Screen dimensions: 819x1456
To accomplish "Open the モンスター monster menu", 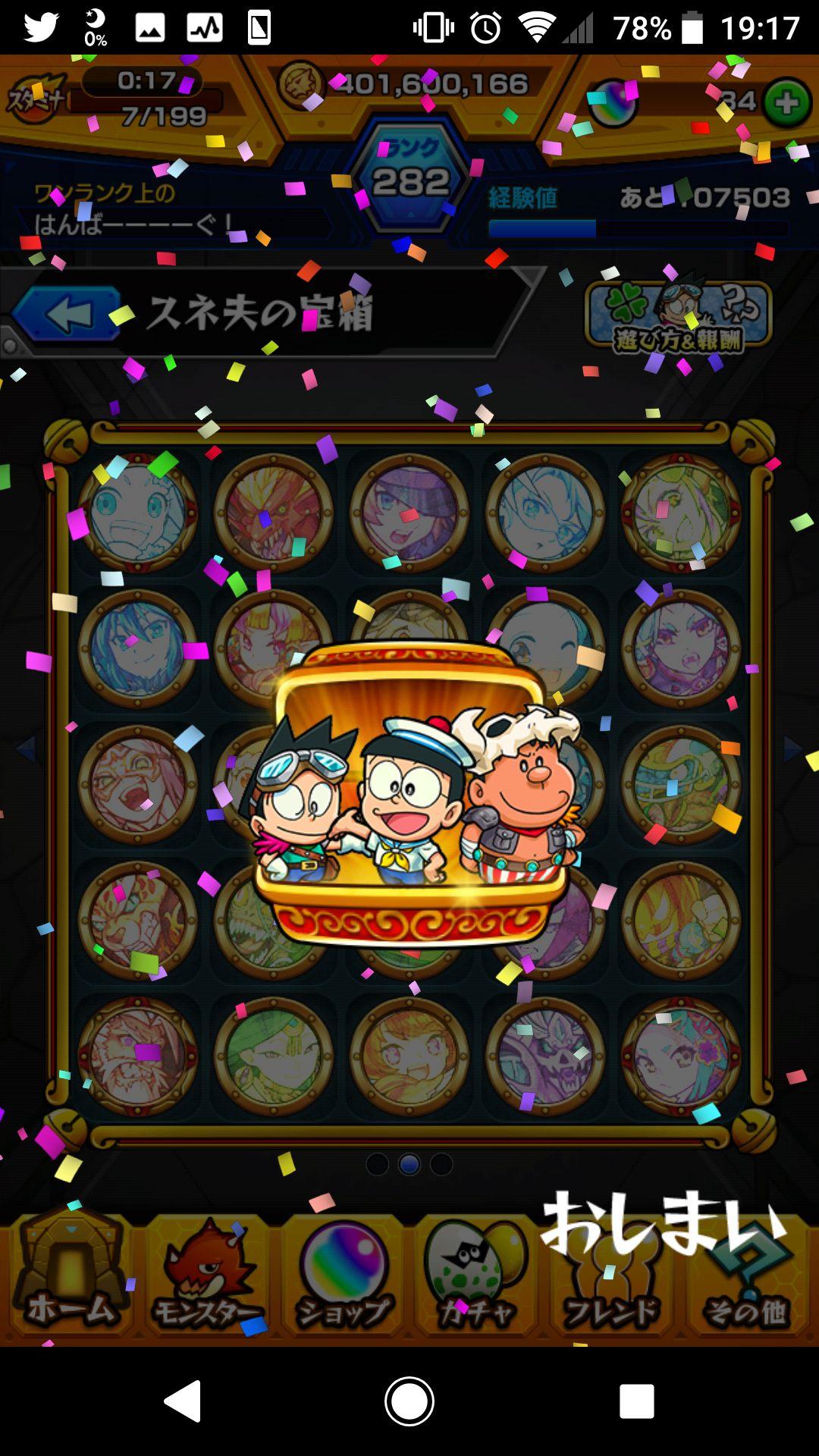I will click(206, 1276).
